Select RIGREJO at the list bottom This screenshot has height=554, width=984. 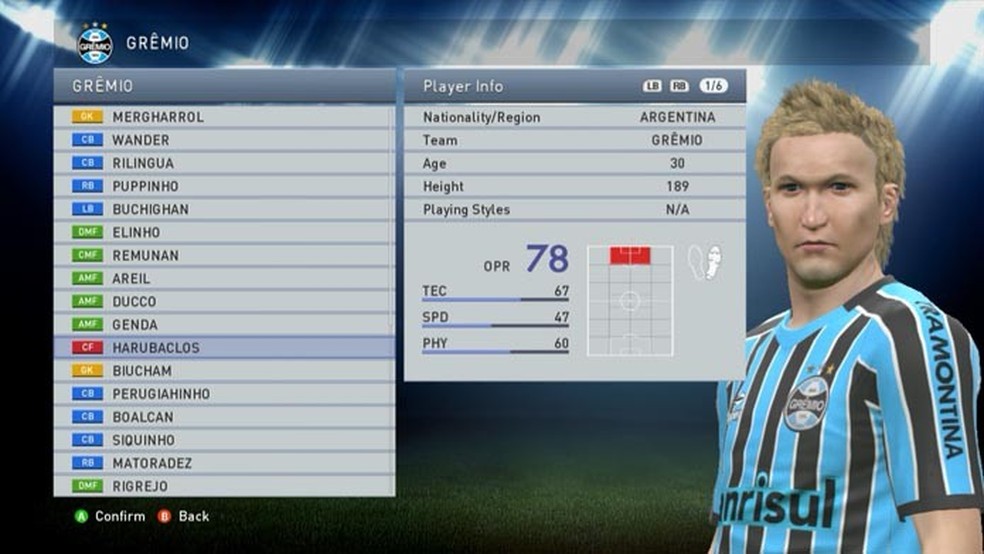(x=139, y=486)
